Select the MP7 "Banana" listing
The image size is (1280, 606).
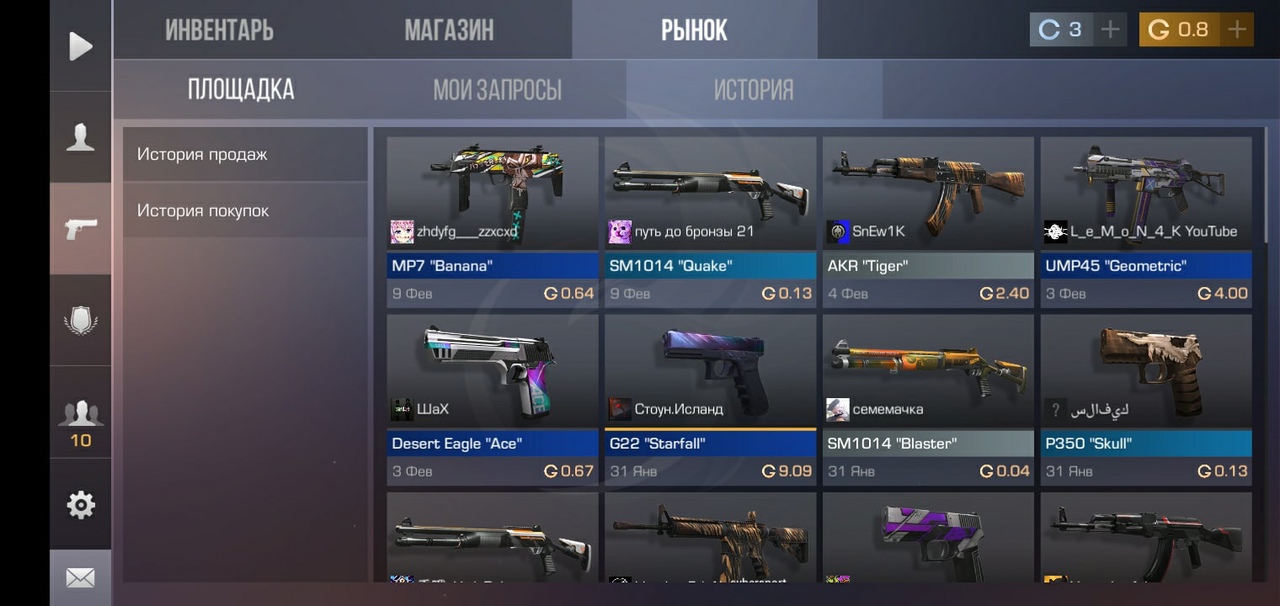(492, 222)
